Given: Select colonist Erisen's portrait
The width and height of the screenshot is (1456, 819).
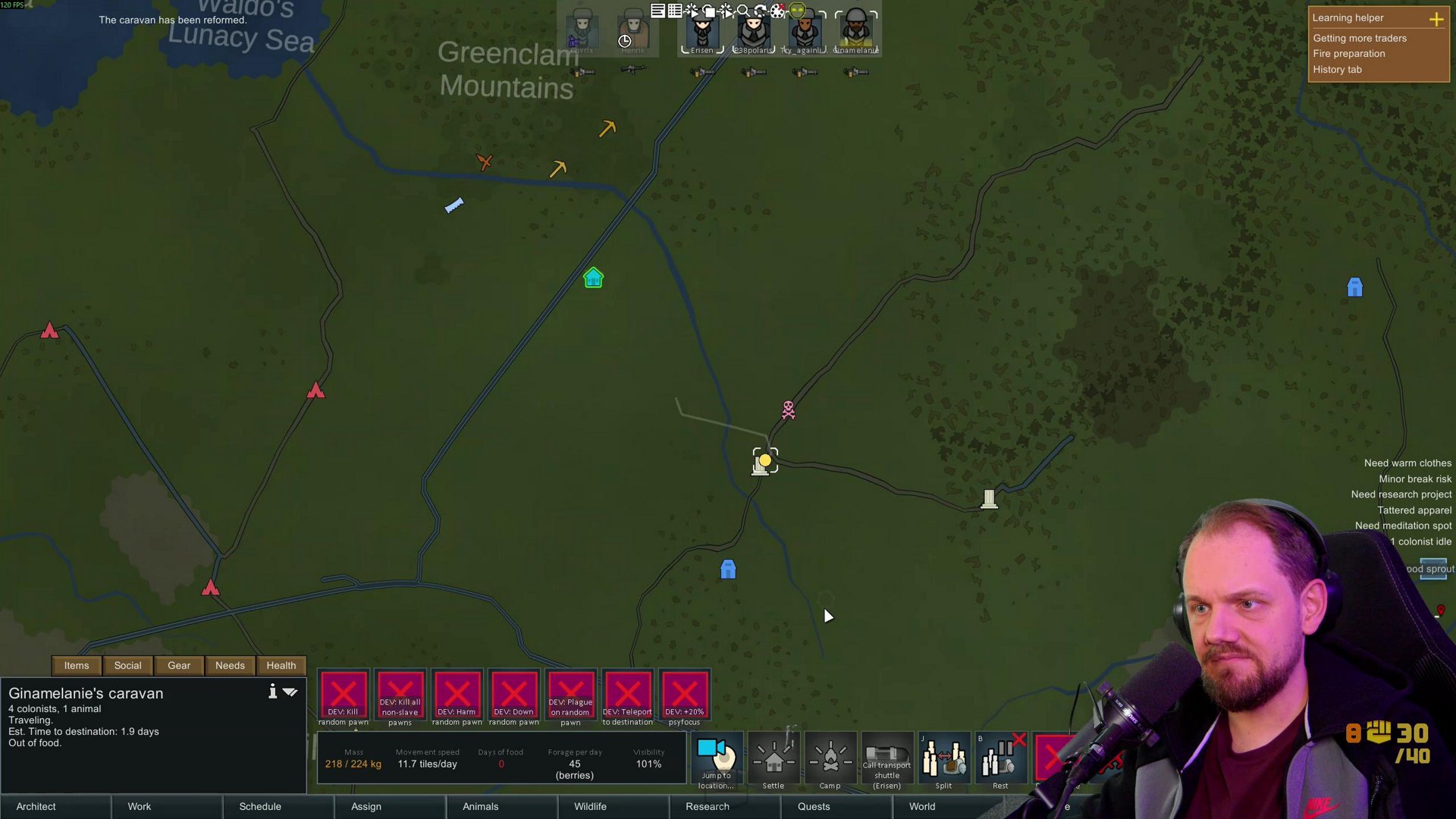Looking at the screenshot, I should (x=702, y=30).
